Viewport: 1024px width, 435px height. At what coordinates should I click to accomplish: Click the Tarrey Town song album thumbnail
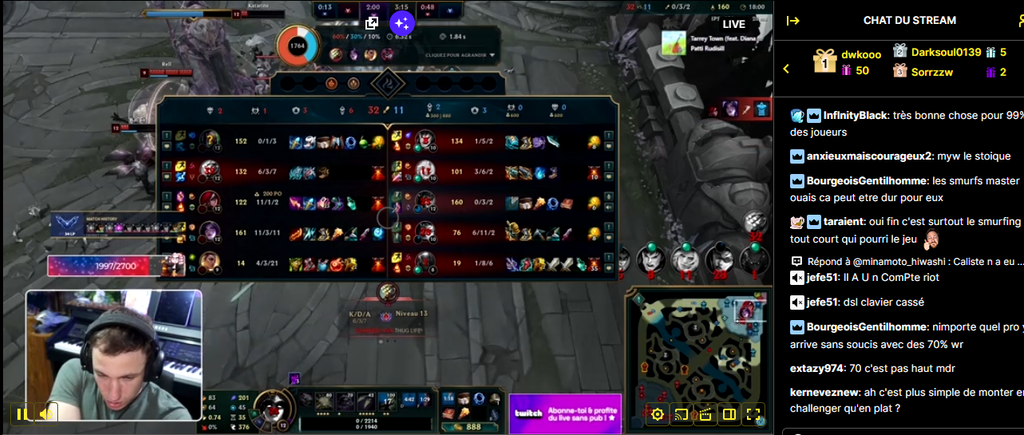pos(673,44)
